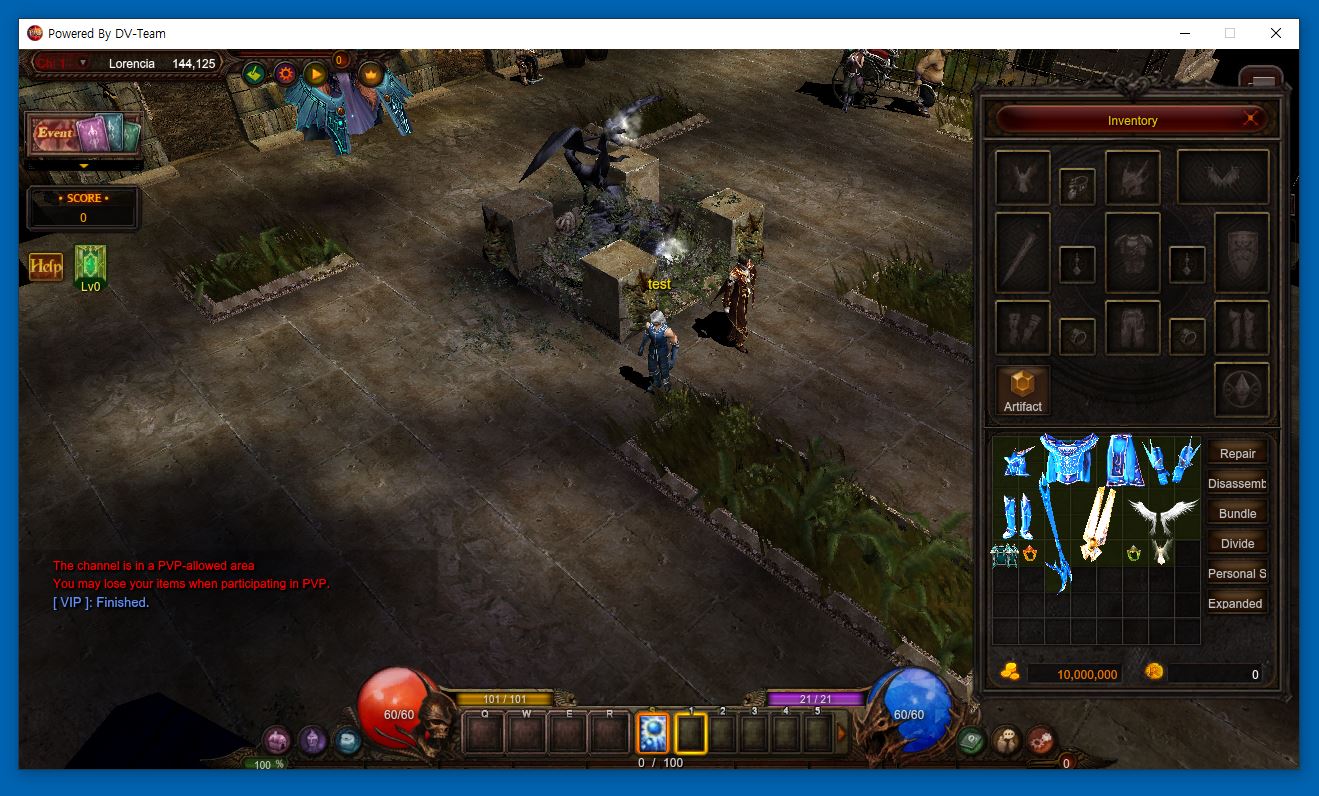
Task: Activate the blue orb skill slot
Action: pos(653,734)
